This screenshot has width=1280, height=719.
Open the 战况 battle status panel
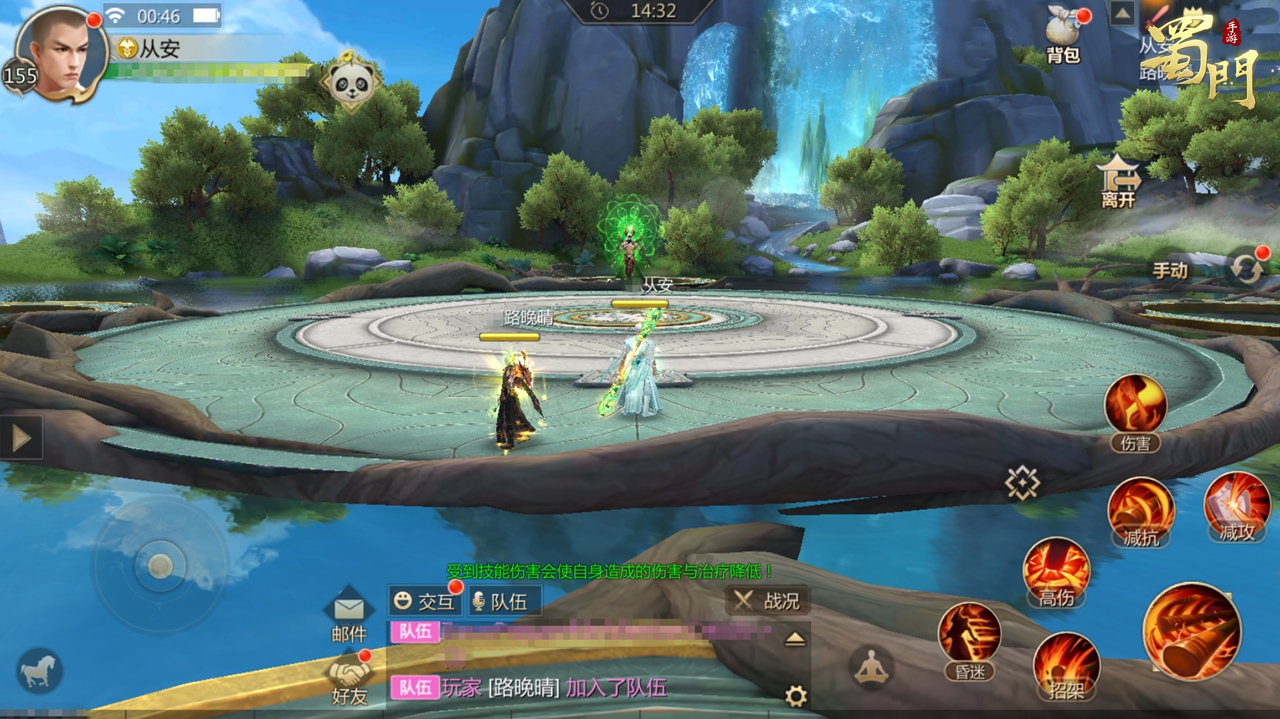coord(767,600)
